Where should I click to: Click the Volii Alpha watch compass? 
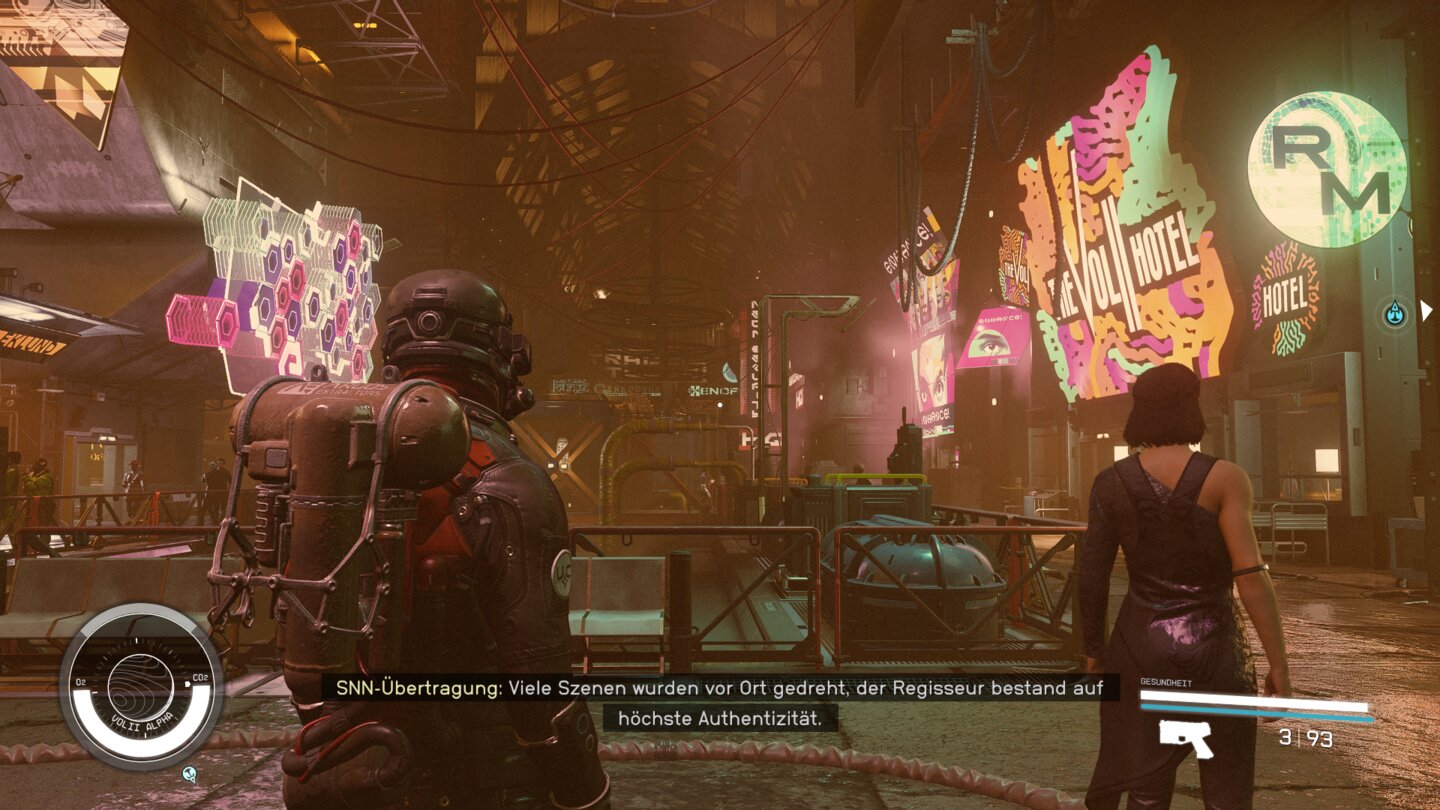[141, 686]
